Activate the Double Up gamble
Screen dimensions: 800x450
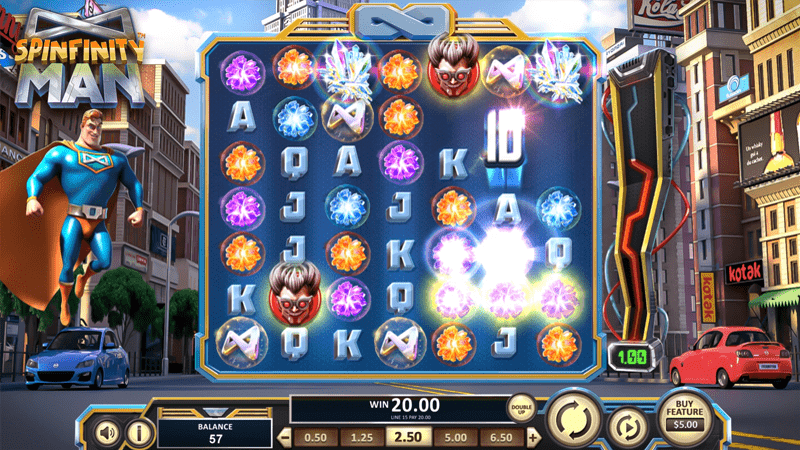[x=521, y=410]
